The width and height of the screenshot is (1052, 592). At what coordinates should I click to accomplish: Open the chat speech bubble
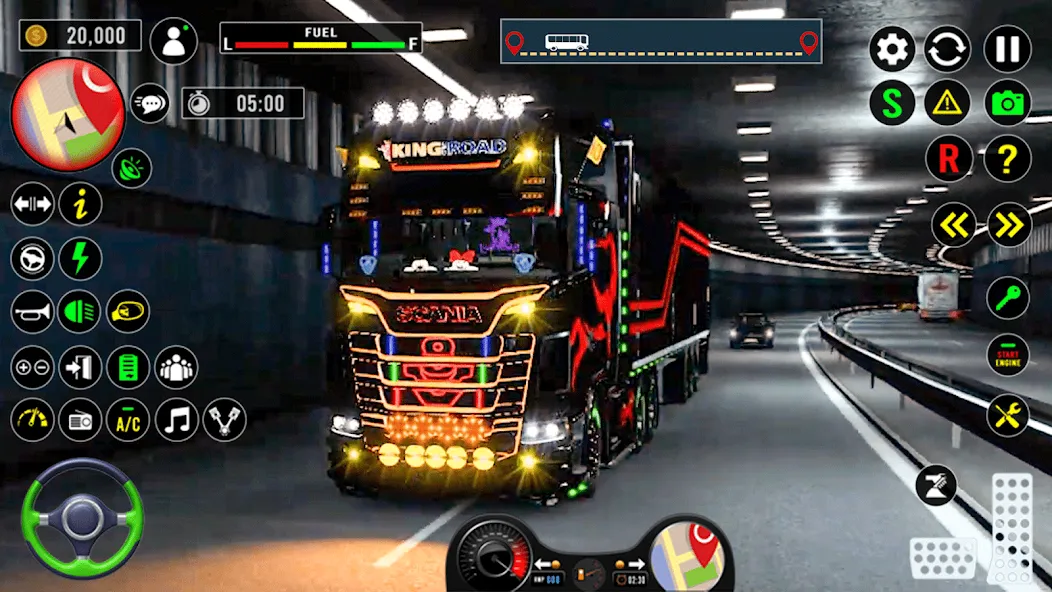point(150,102)
